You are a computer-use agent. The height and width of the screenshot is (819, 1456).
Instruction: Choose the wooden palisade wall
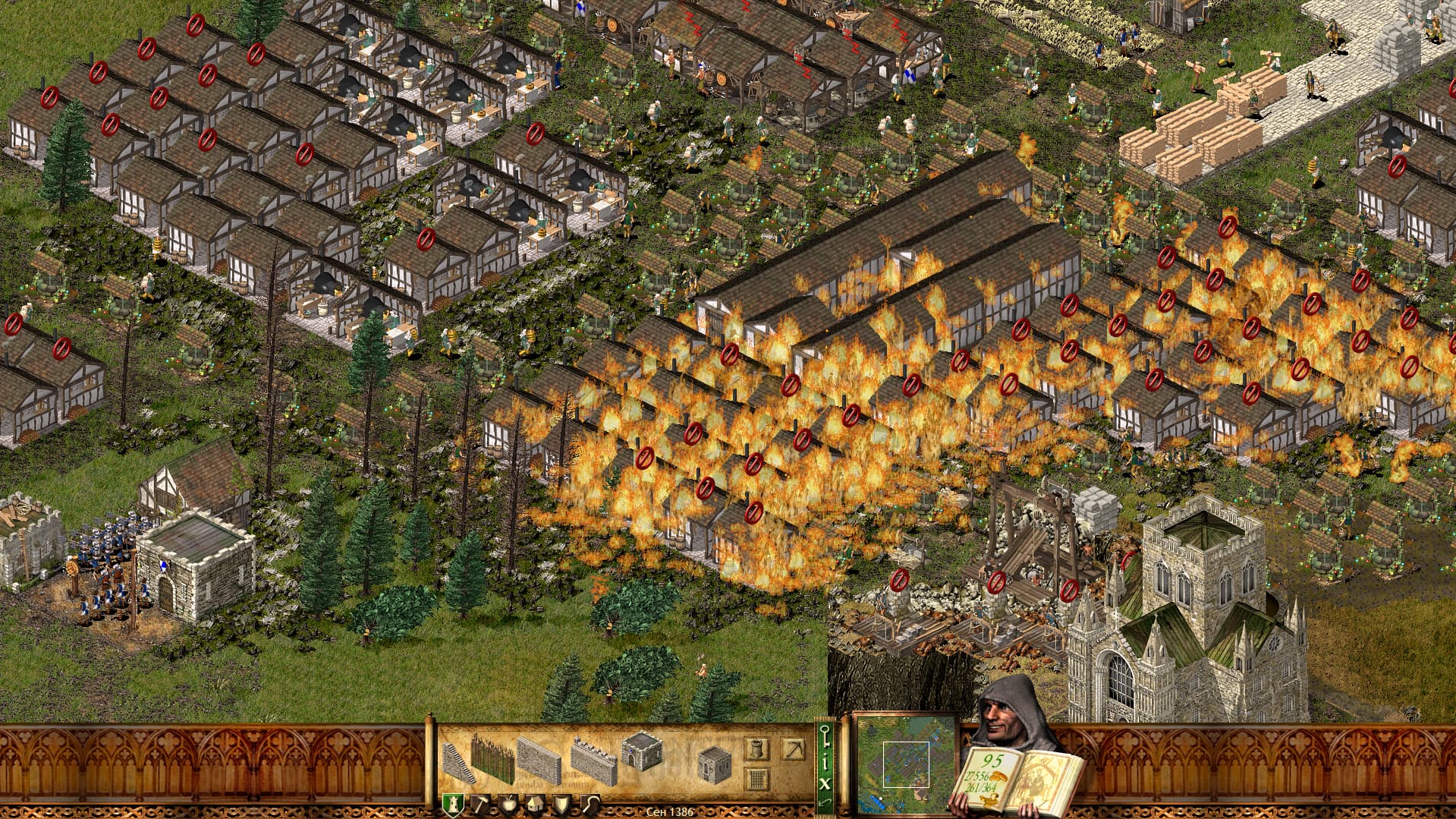(493, 758)
